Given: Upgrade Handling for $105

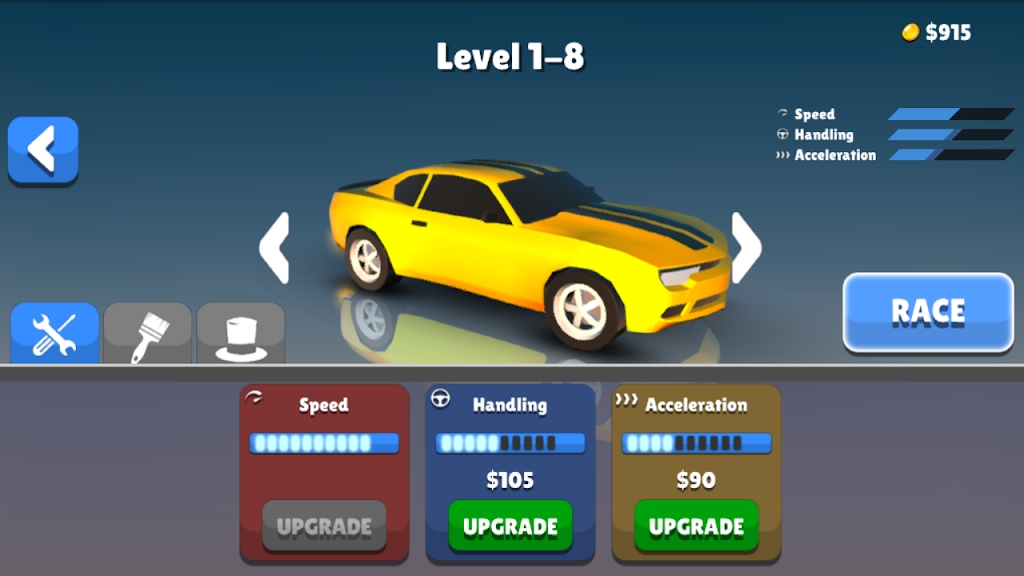Looking at the screenshot, I should pyautogui.click(x=510, y=526).
